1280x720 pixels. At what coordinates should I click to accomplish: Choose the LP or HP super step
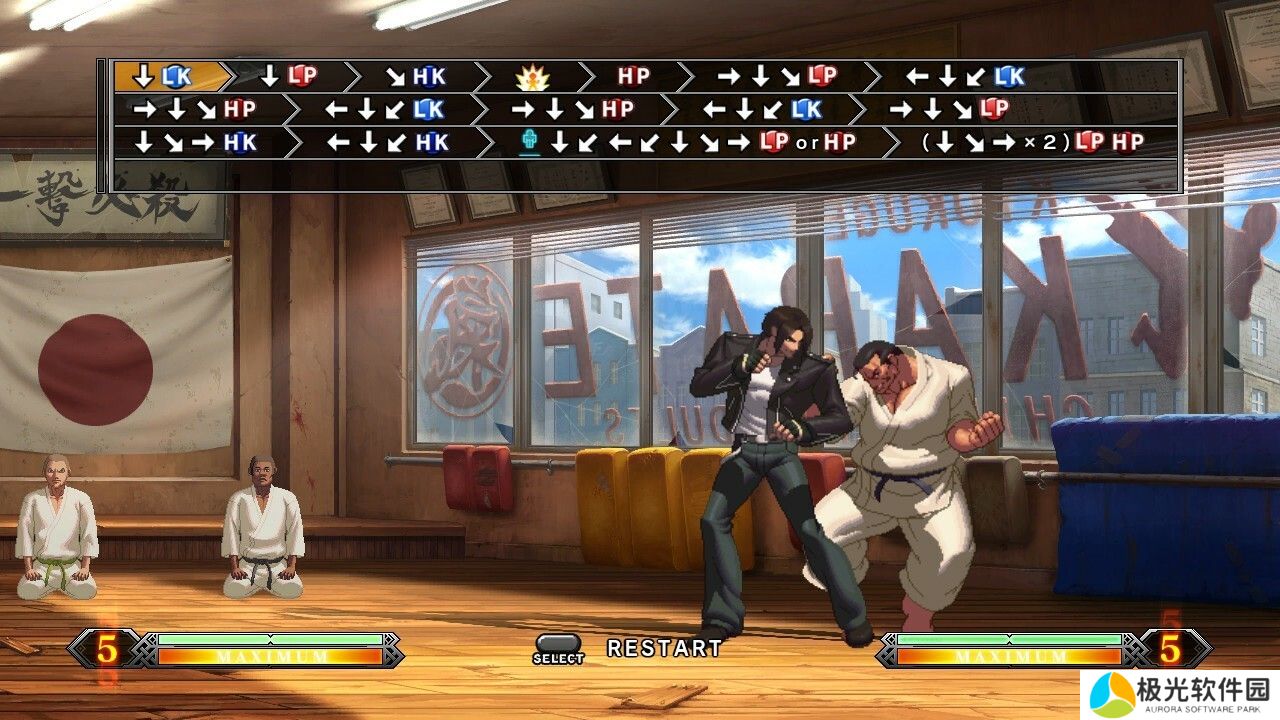[690, 142]
